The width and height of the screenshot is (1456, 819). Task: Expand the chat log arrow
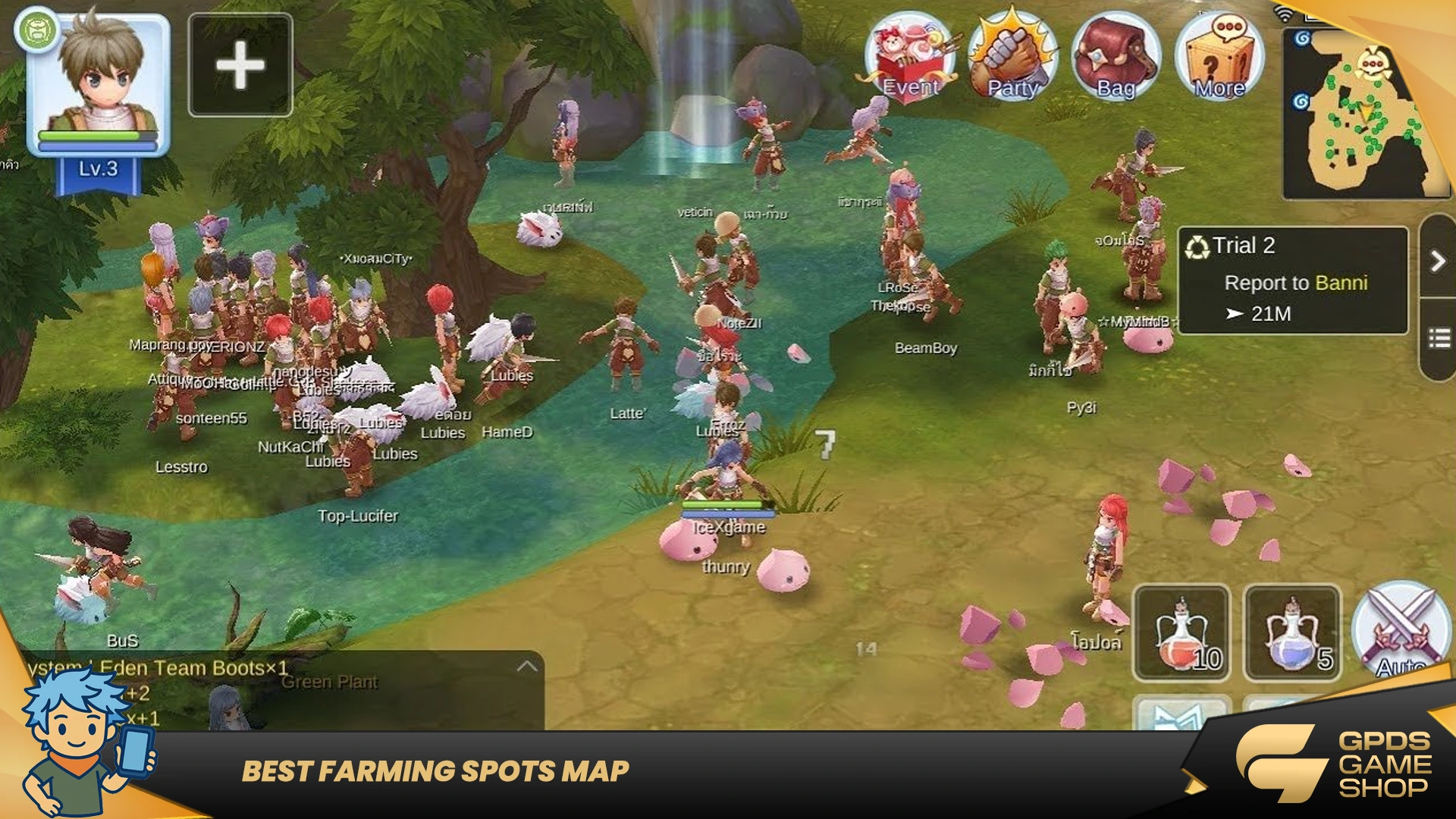point(527,667)
